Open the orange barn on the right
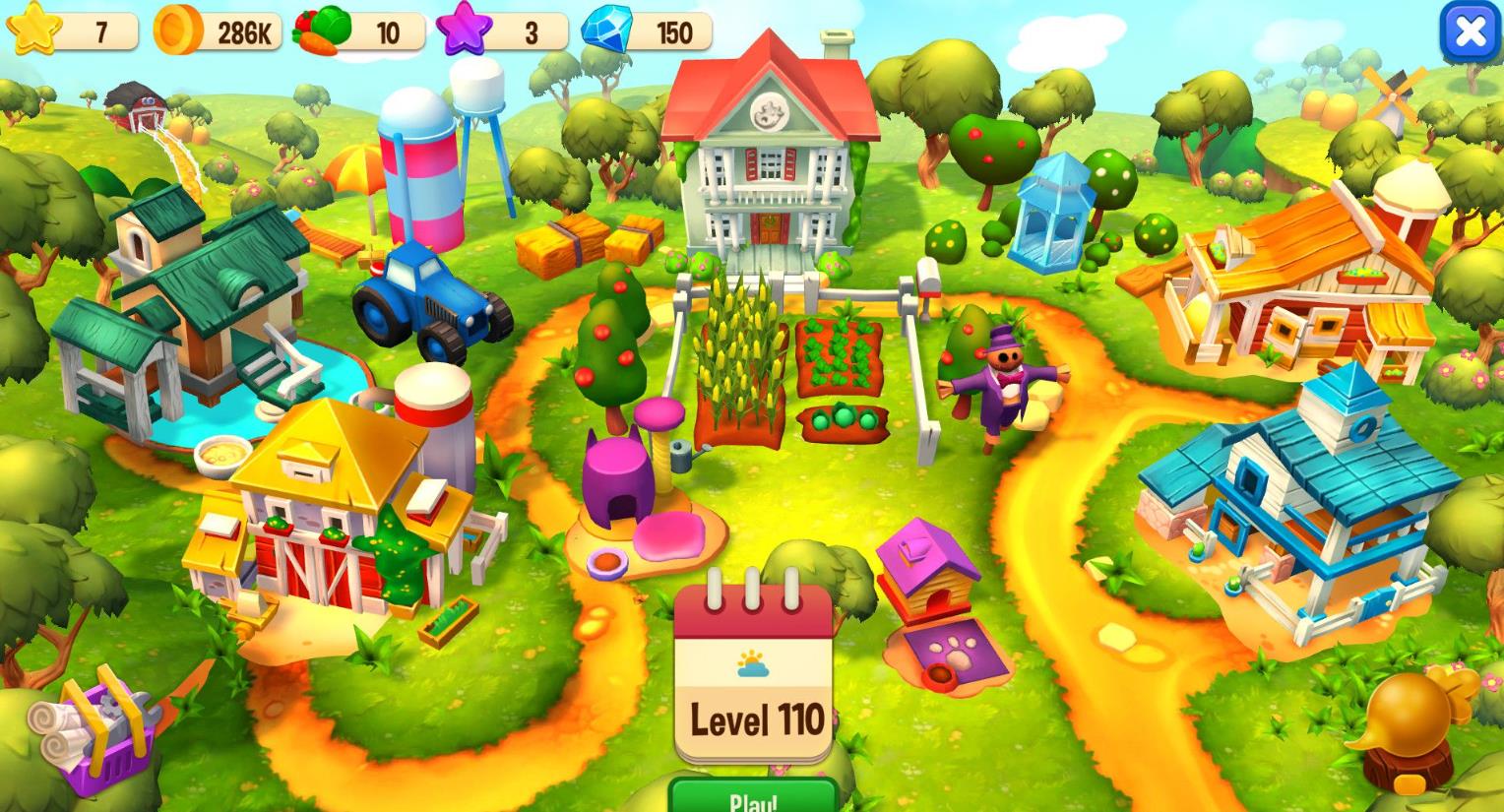 pyautogui.click(x=1299, y=276)
